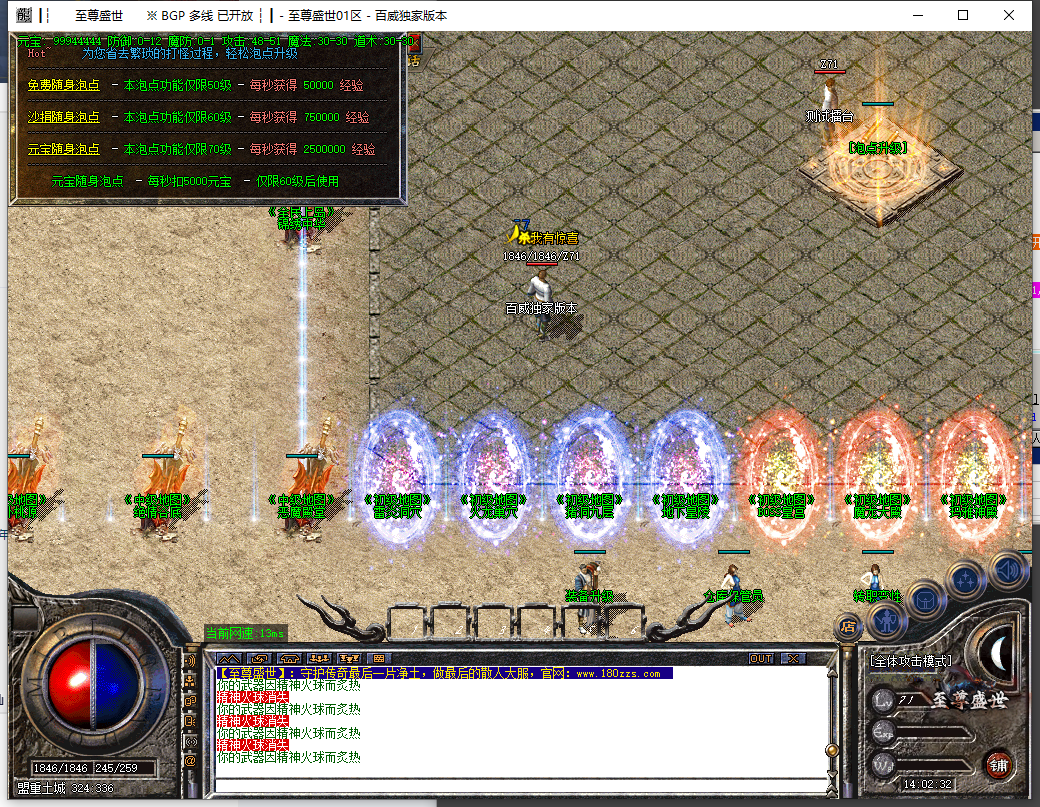Activate the 元宝随身泡点 link
The height and width of the screenshot is (807, 1040).
coord(64,149)
